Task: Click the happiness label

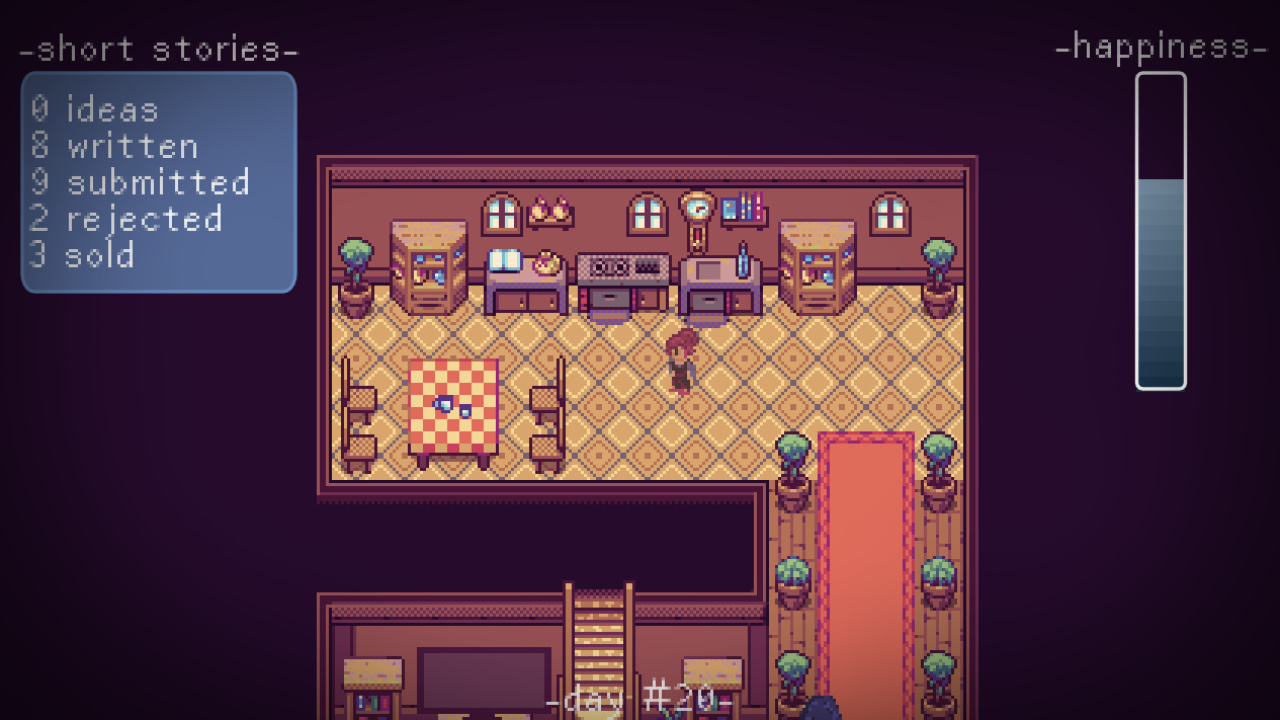Action: click(1162, 45)
